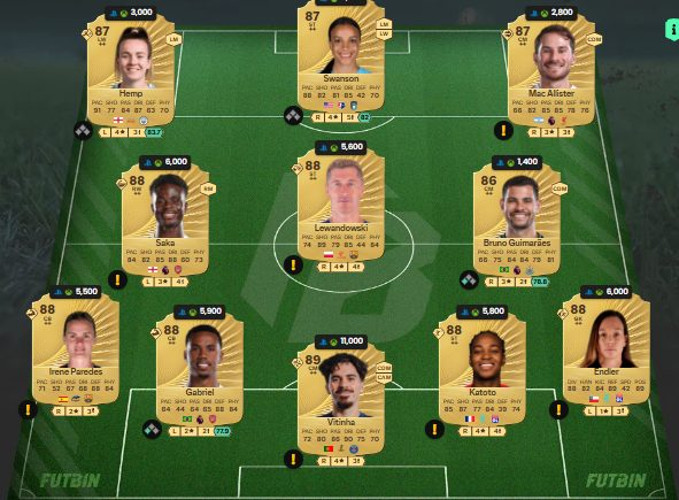The height and width of the screenshot is (500, 679).
Task: Click the warning icon beside Mac Allister
Action: click(504, 130)
